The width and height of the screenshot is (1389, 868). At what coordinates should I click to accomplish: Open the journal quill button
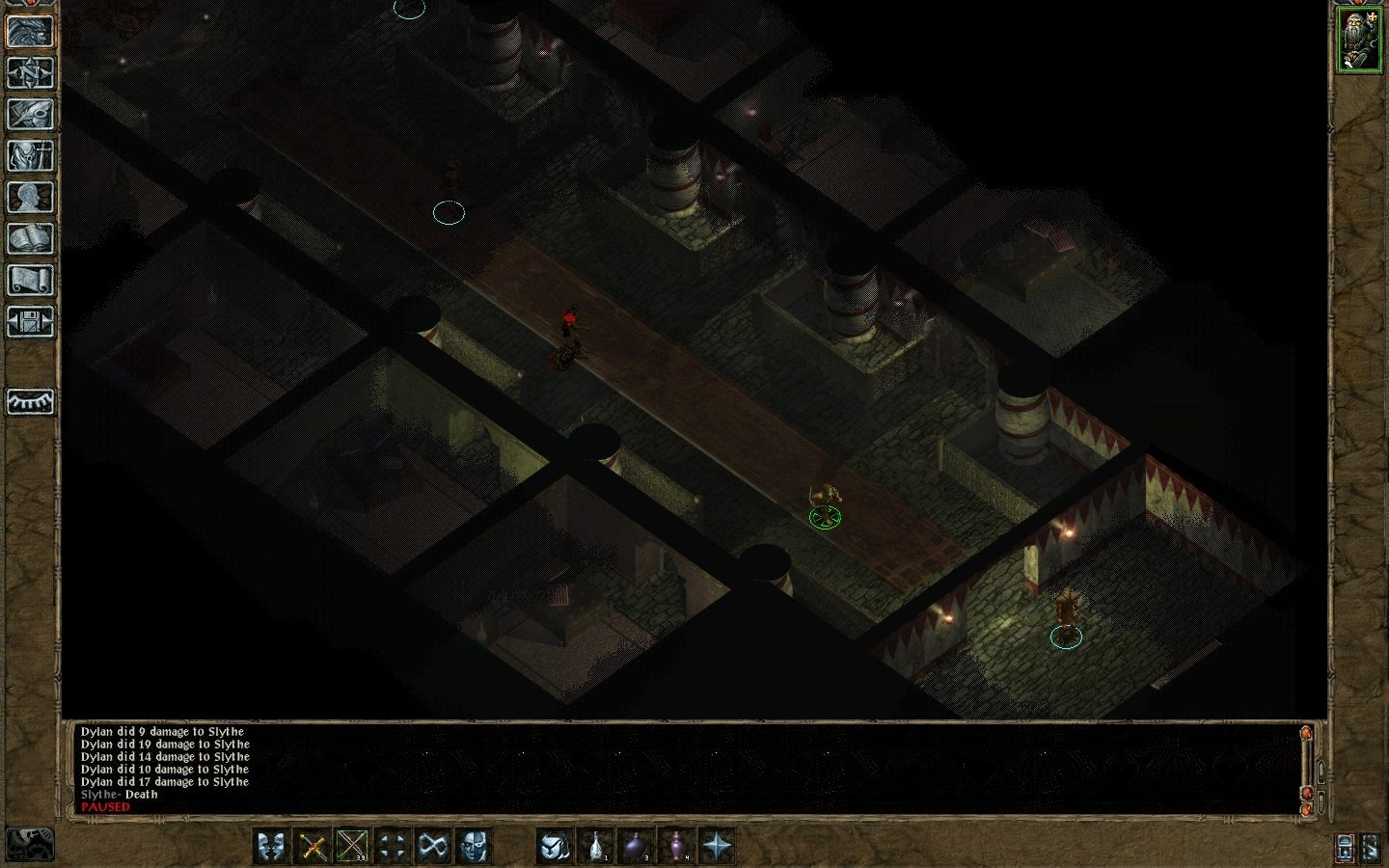pyautogui.click(x=30, y=114)
